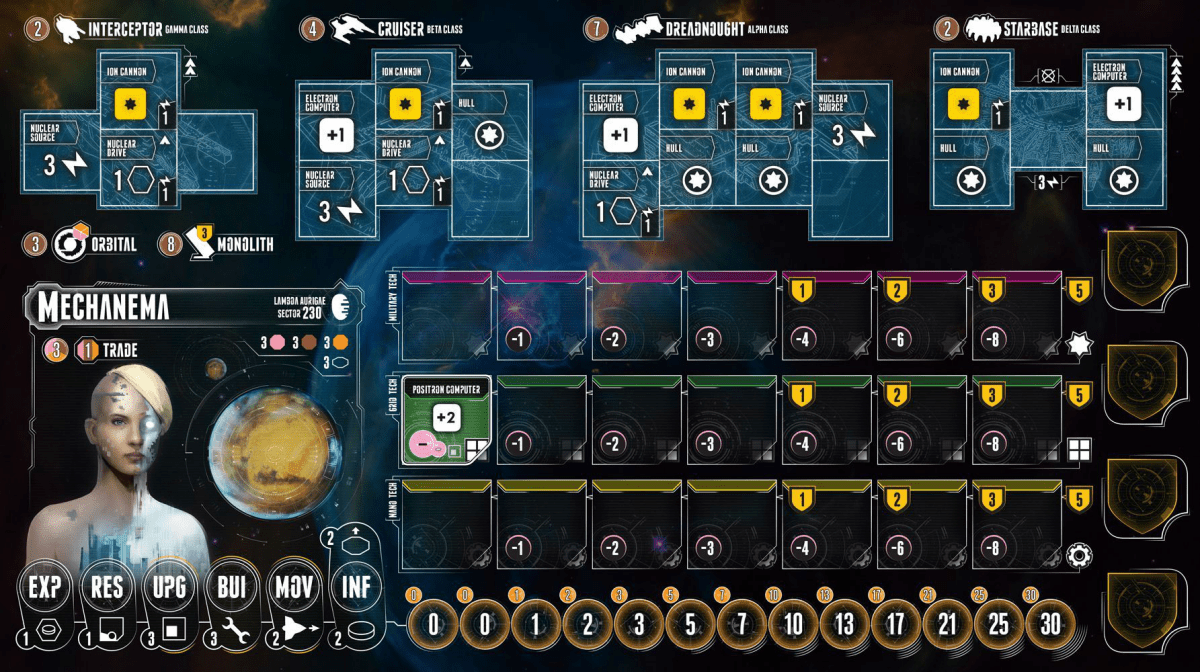Choose the RES research action

[106, 587]
